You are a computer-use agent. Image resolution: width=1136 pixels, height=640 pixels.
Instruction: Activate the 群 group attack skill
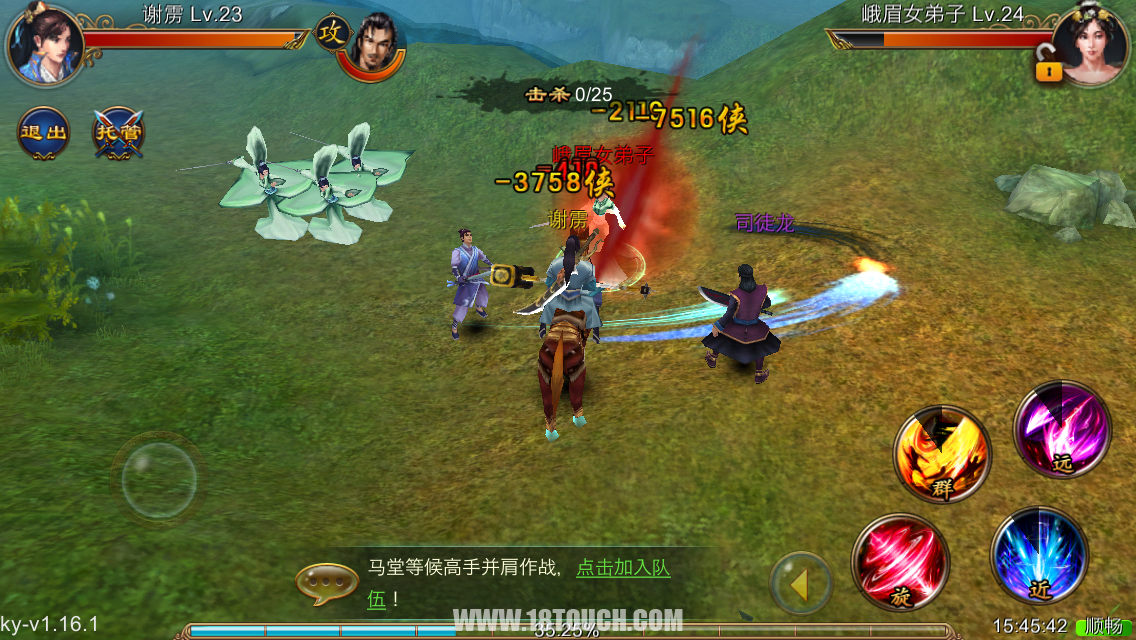(x=942, y=454)
